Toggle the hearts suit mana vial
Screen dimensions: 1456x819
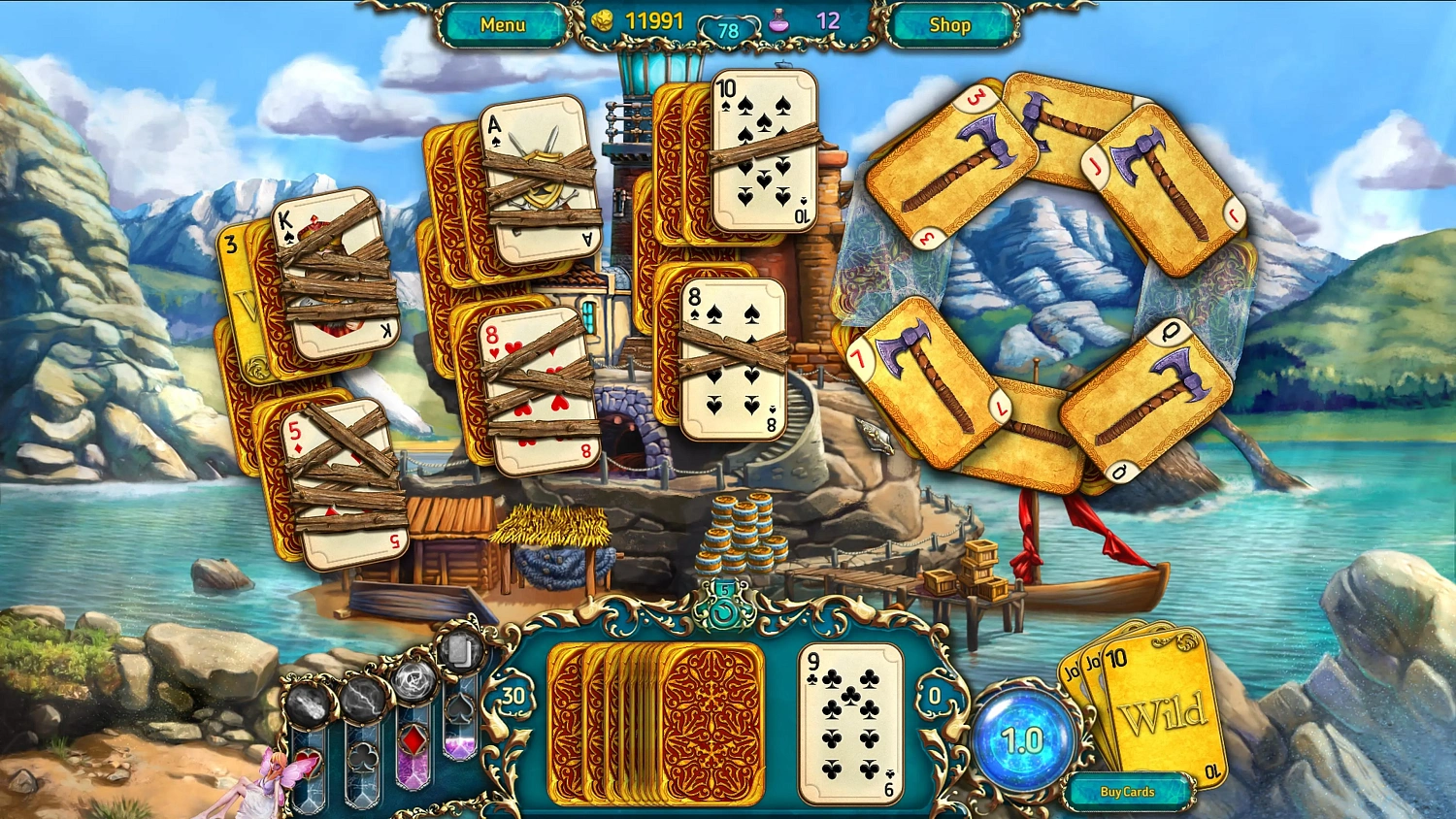[310, 764]
